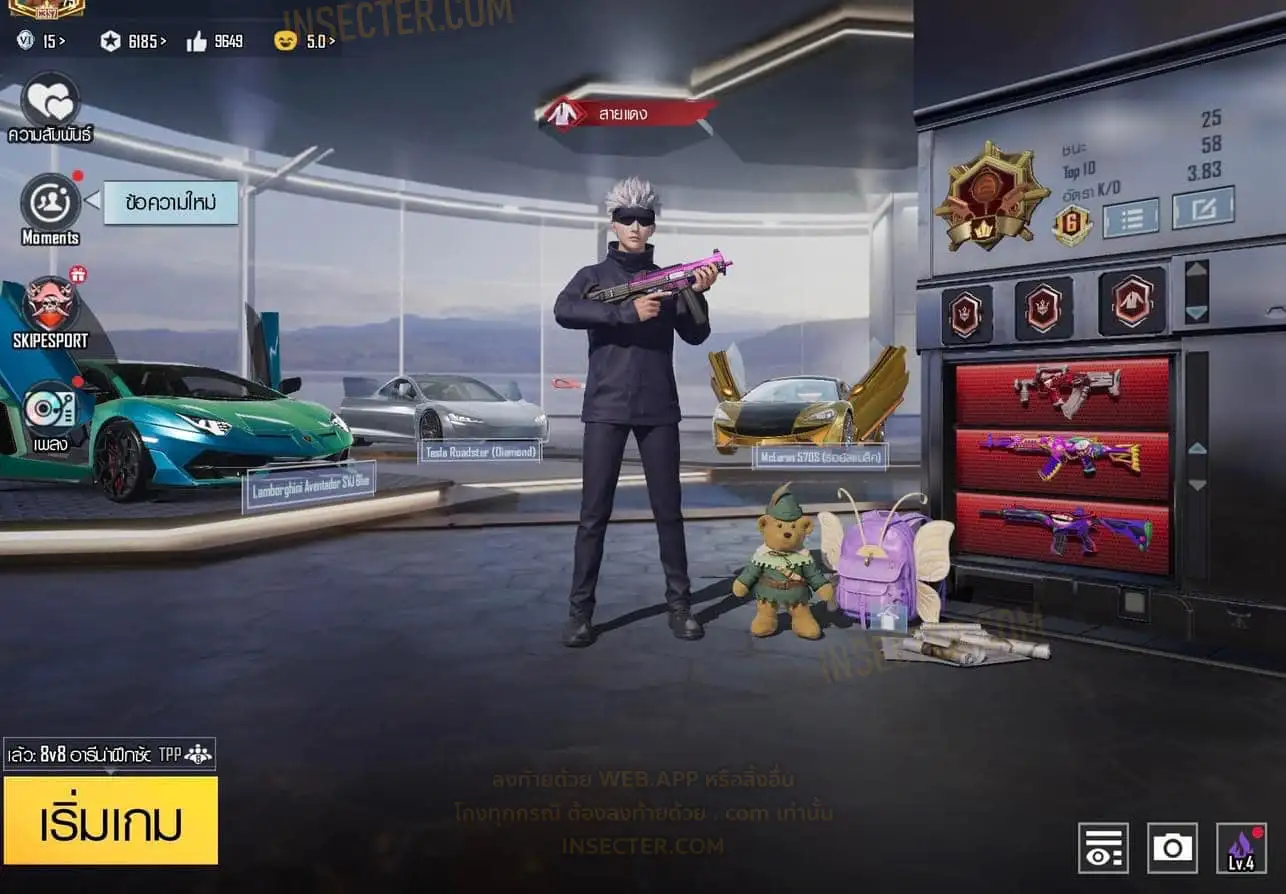
Task: Open the 8v8 arena mode selector
Action: point(109,754)
